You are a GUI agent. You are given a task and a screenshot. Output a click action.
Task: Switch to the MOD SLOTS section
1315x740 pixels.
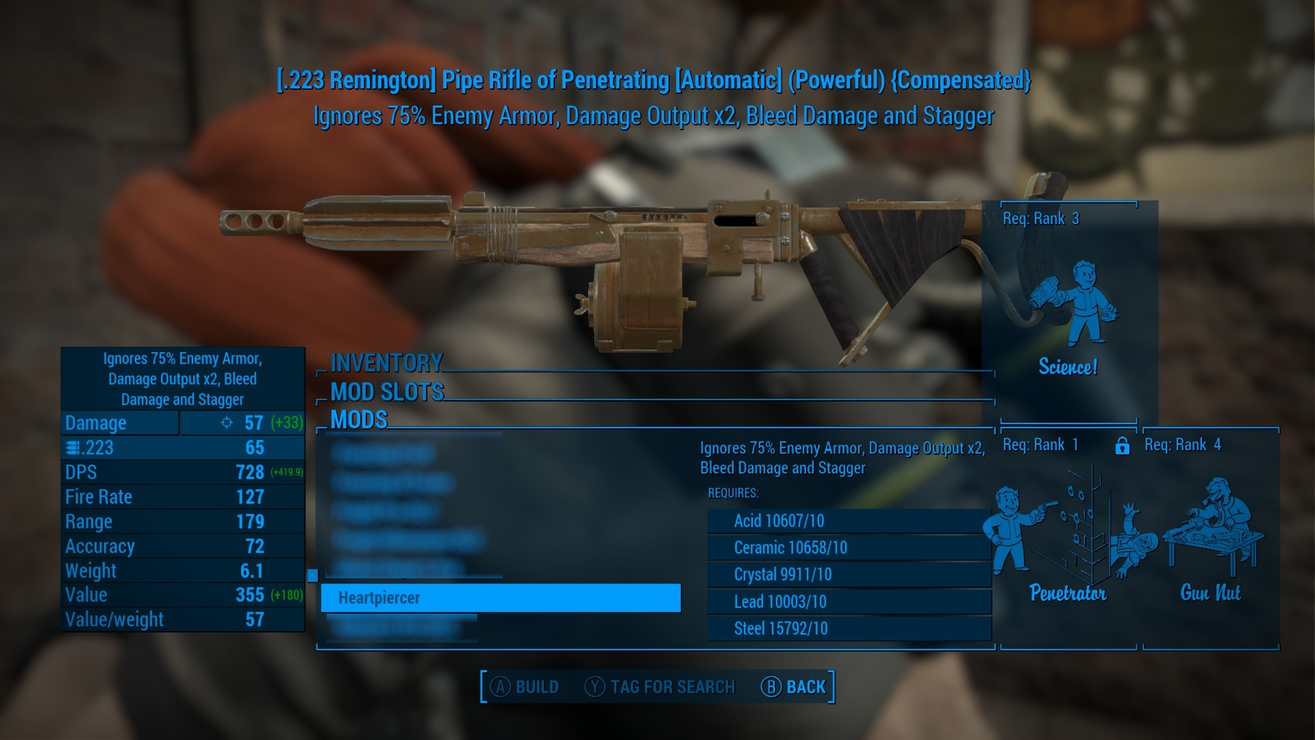click(387, 391)
